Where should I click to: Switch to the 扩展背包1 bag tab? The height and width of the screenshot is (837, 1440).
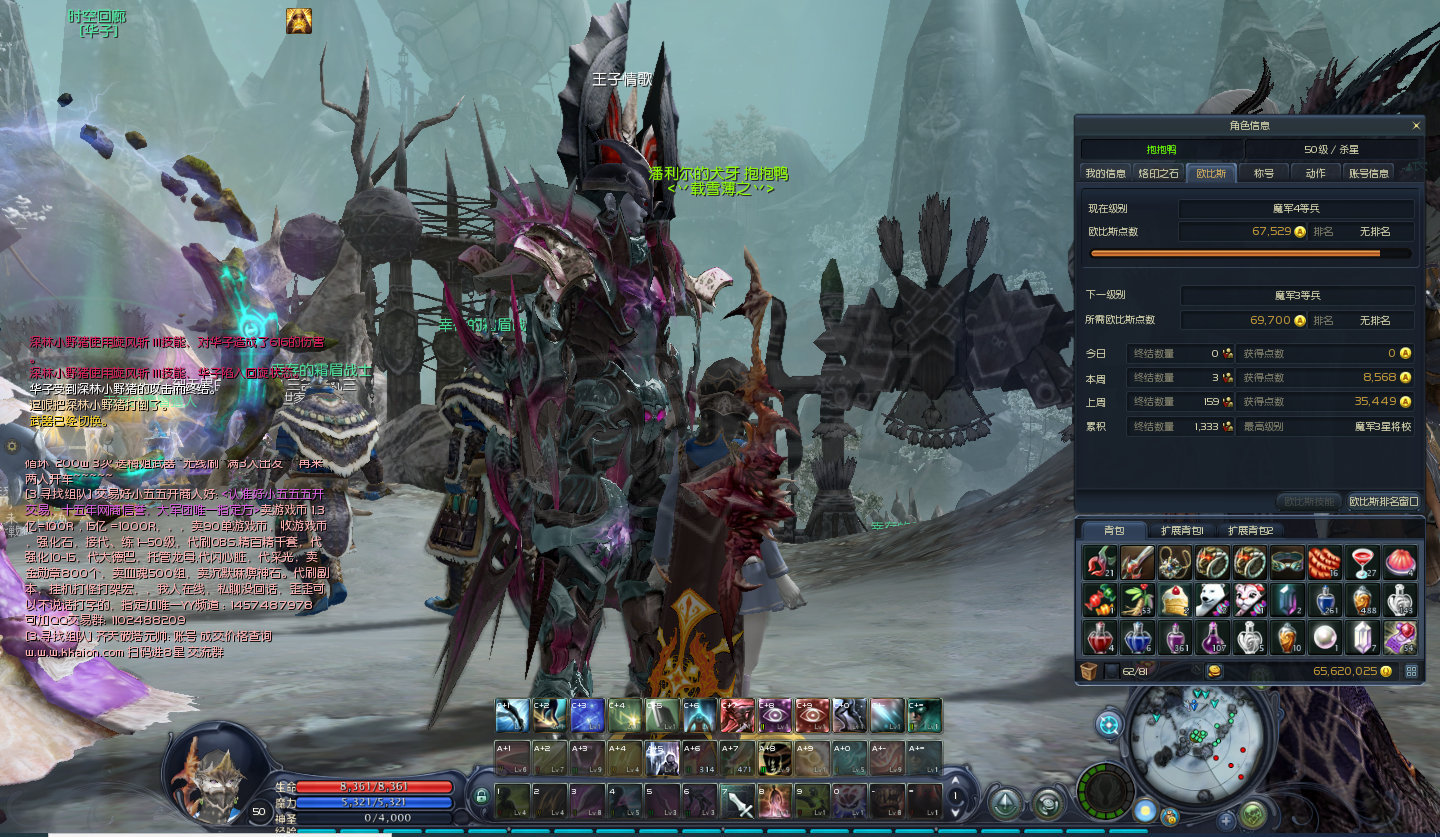click(x=1182, y=530)
